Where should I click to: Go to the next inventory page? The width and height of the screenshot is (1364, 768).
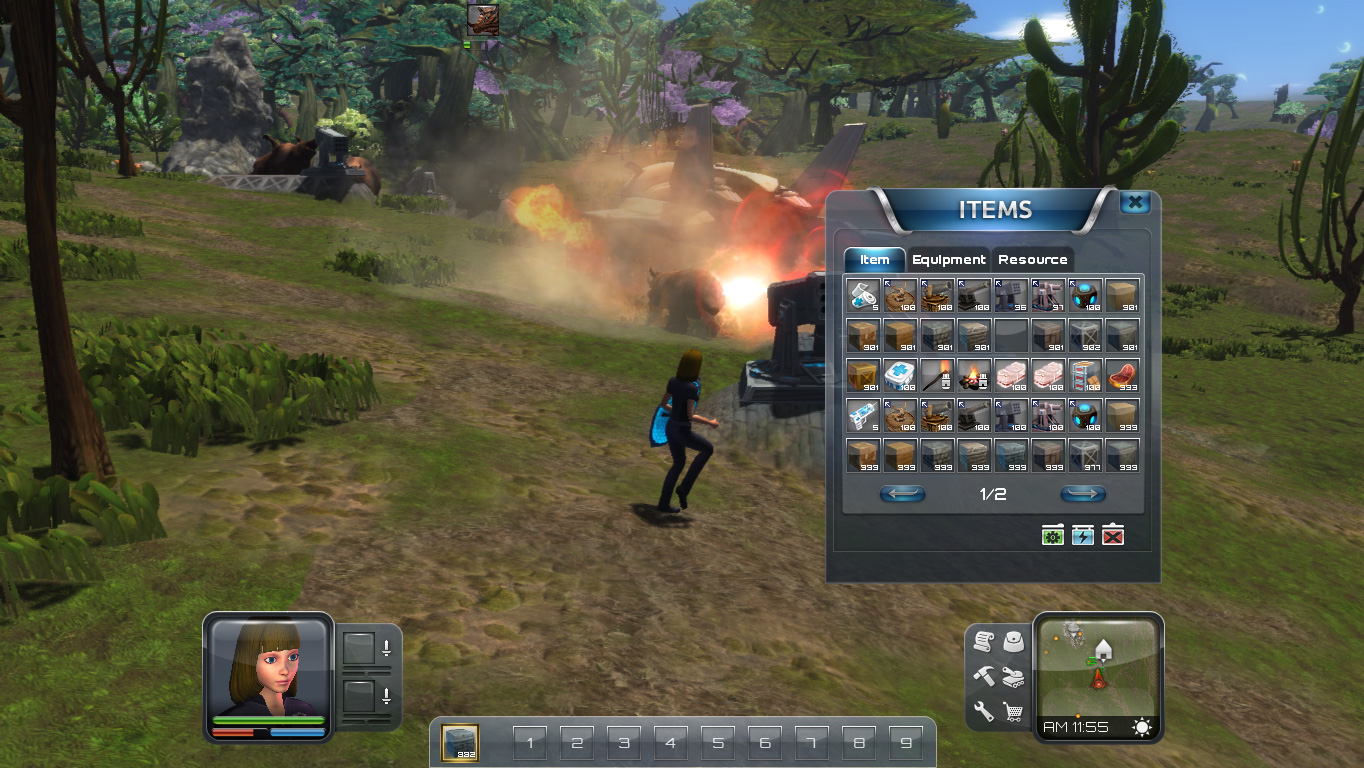pyautogui.click(x=1083, y=494)
